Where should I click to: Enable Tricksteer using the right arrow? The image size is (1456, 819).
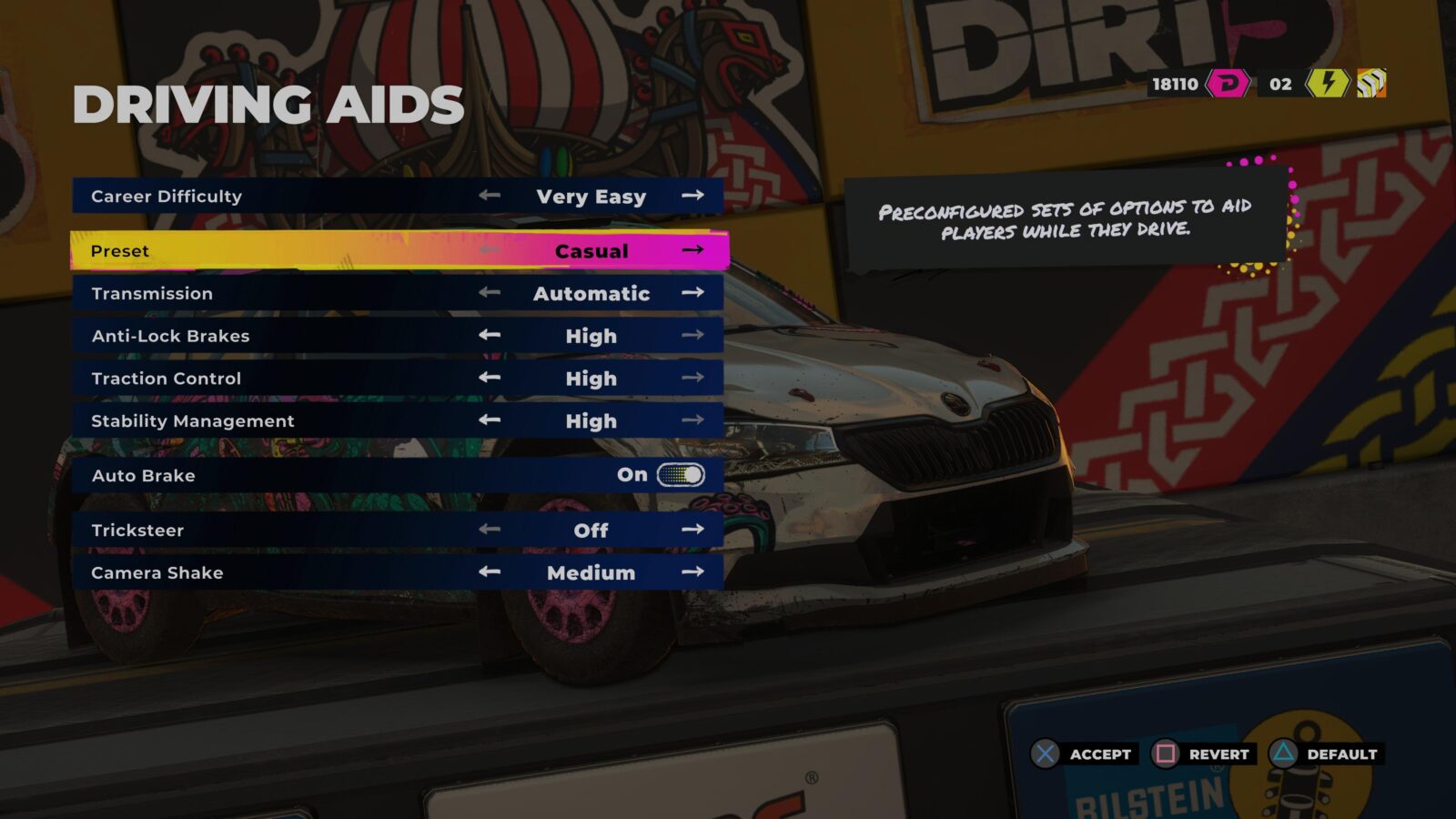pyautogui.click(x=692, y=530)
